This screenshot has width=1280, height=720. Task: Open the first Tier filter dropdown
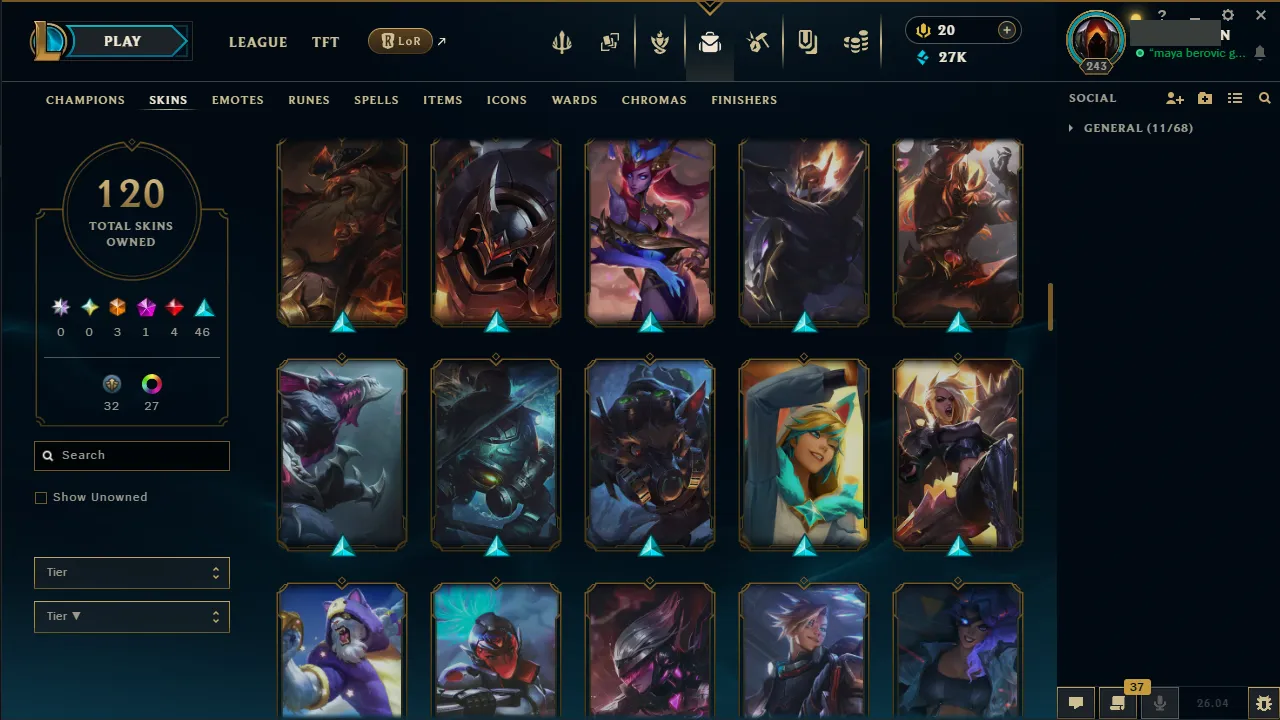131,572
